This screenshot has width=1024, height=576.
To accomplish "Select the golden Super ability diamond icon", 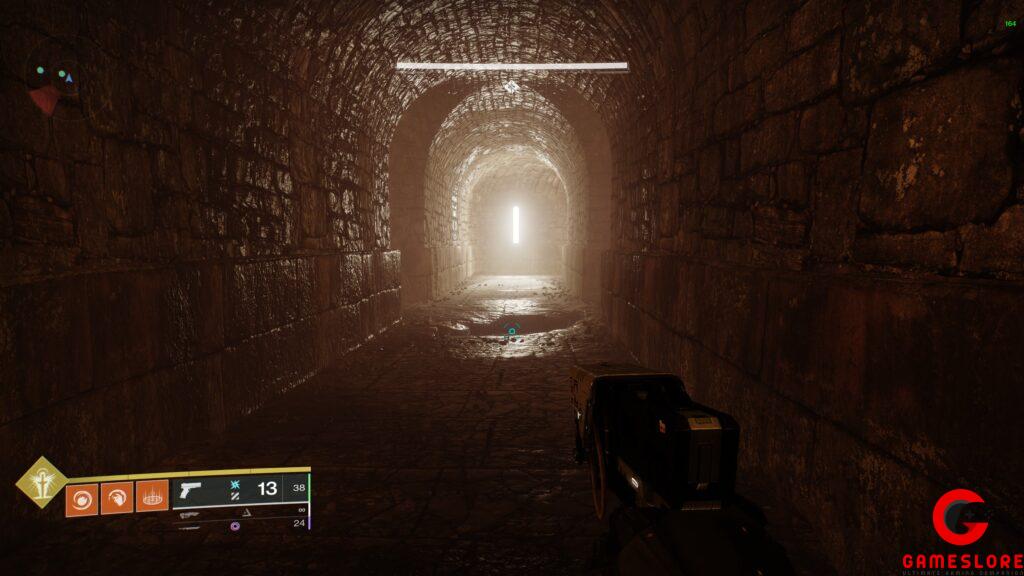I will click(x=41, y=482).
